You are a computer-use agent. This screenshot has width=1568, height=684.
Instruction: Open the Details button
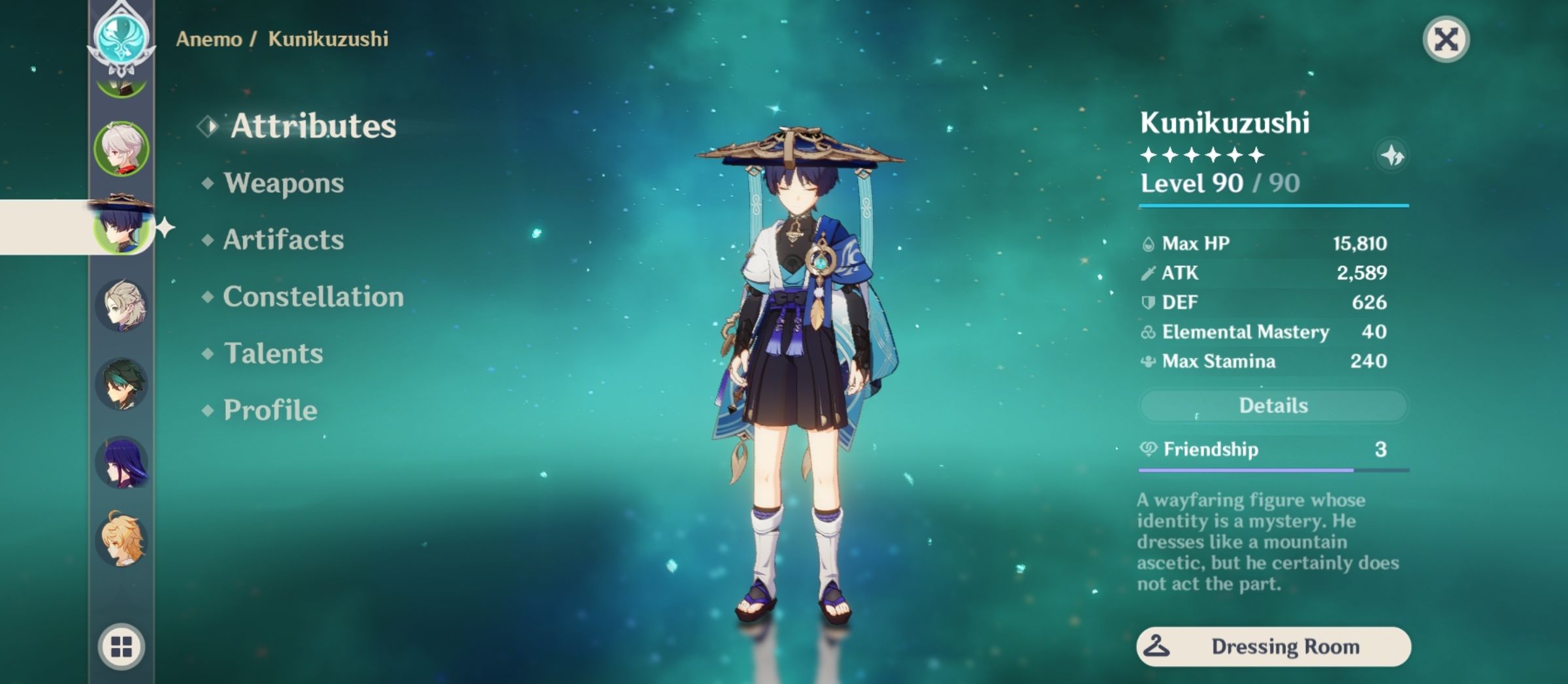[1272, 405]
